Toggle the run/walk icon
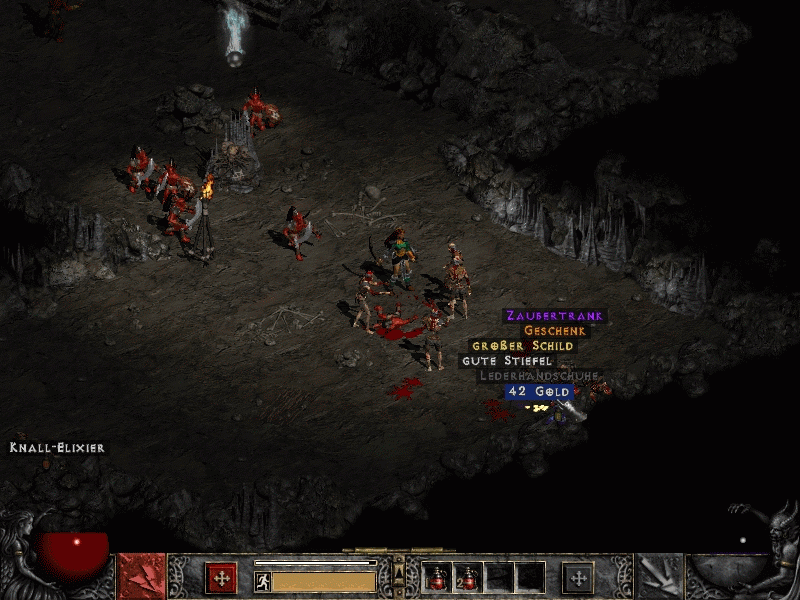This screenshot has width=800, height=600. (262, 581)
